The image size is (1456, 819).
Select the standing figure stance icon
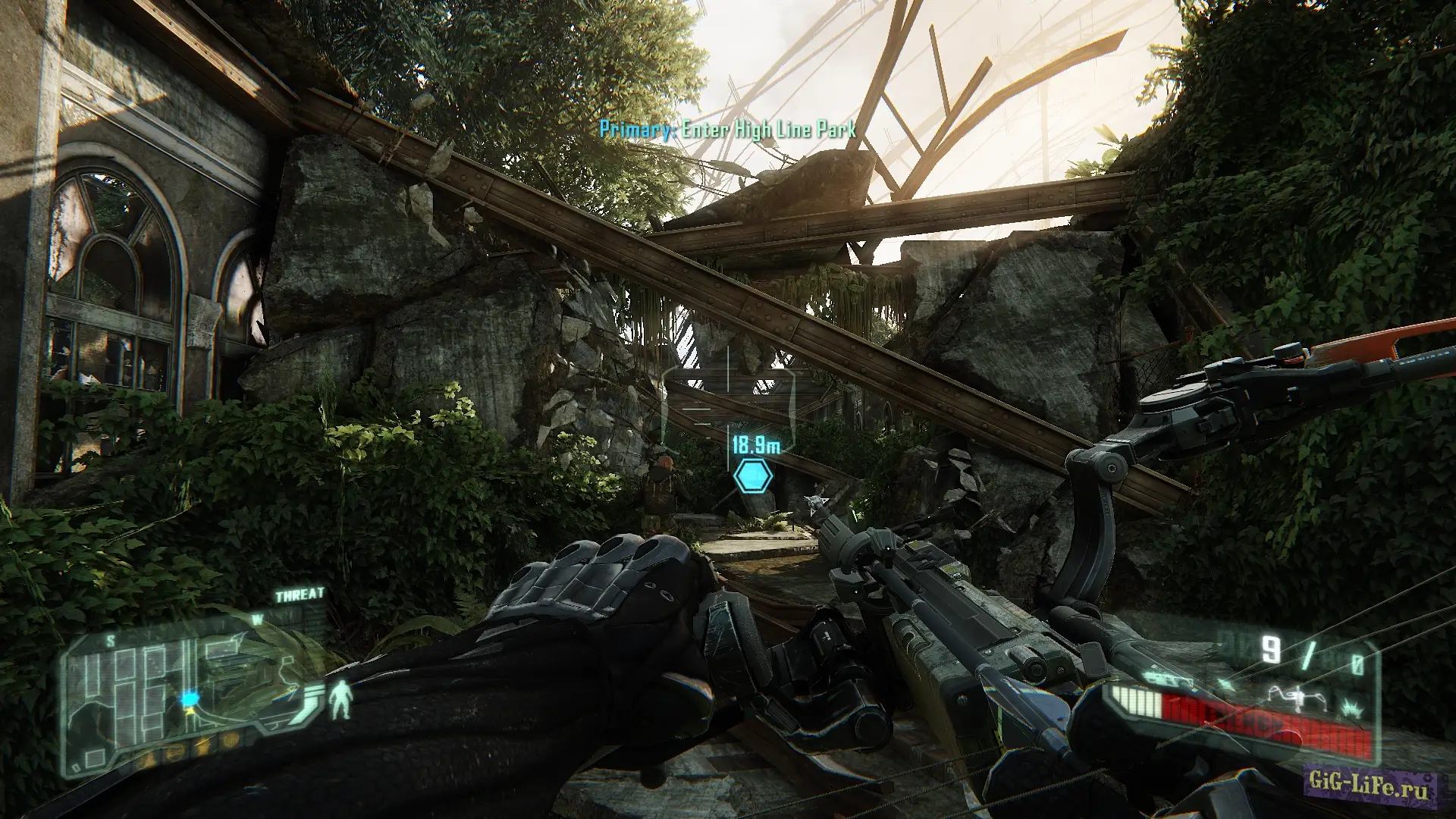[343, 698]
